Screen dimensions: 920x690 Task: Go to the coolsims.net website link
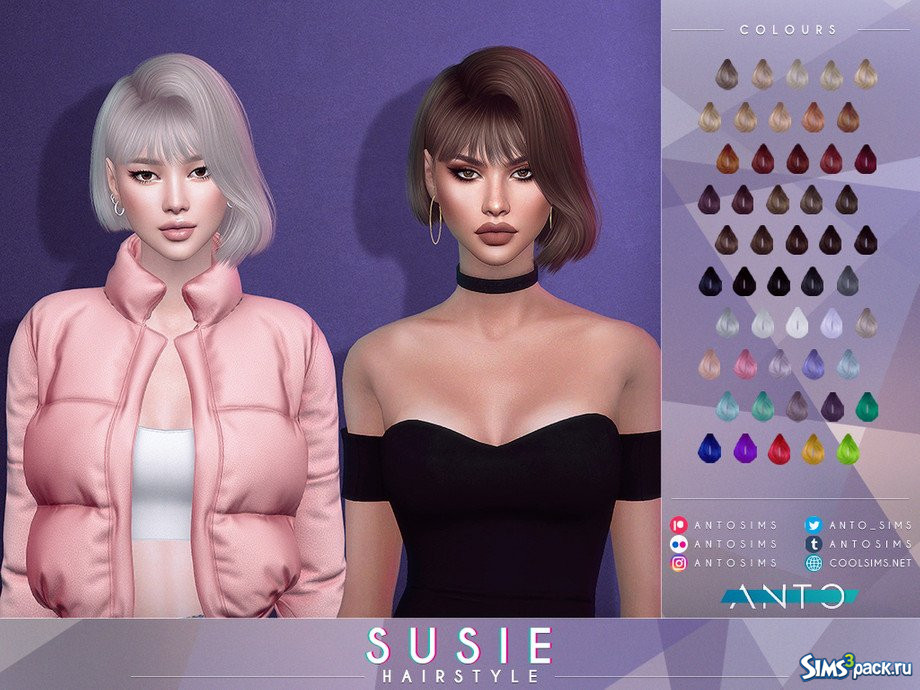click(x=858, y=563)
